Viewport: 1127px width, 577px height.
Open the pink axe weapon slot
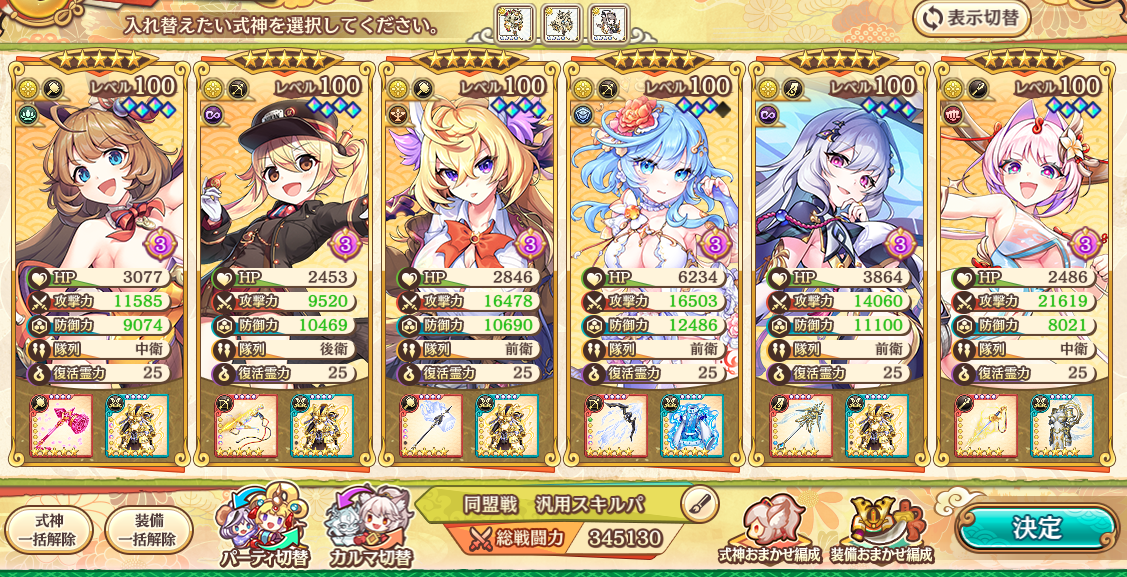(61, 425)
